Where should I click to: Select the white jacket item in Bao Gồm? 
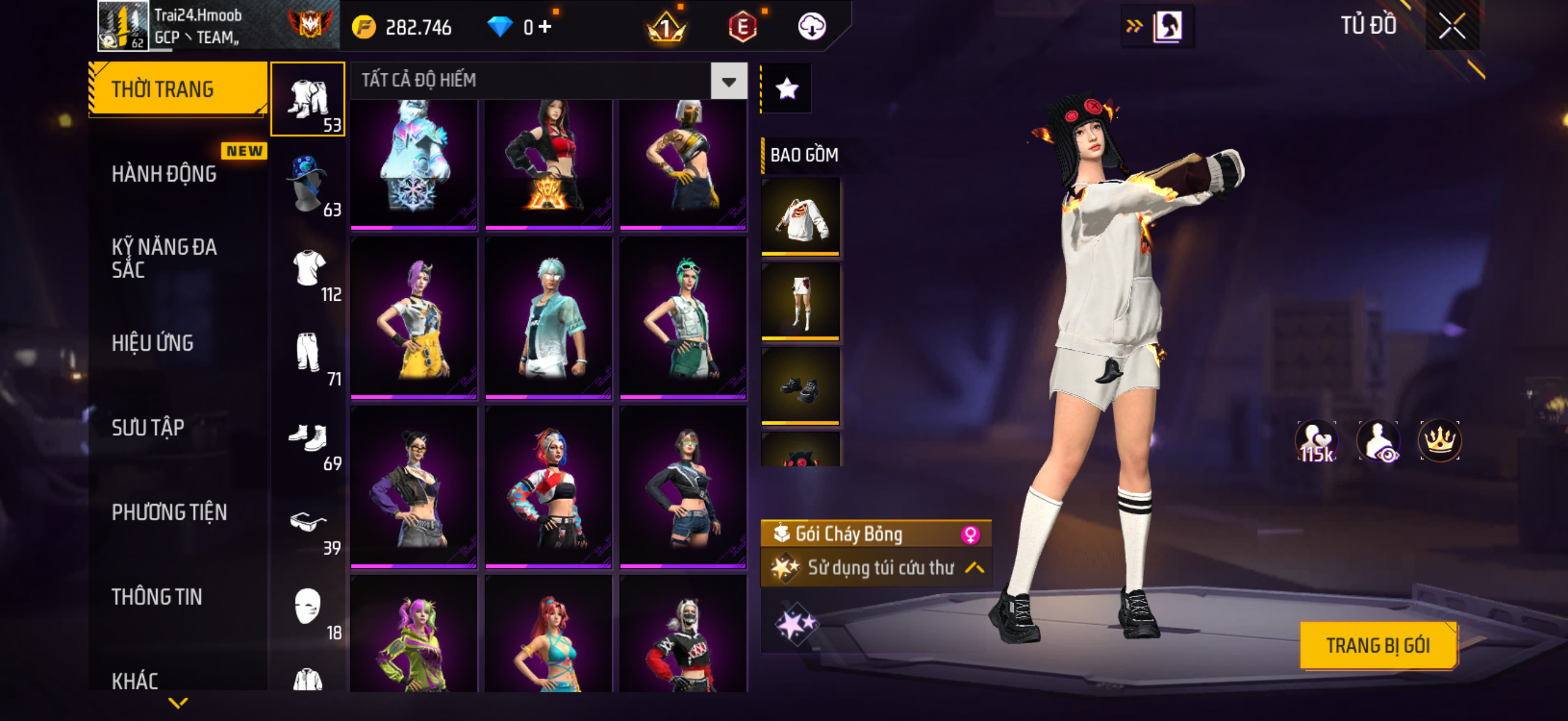click(x=800, y=216)
